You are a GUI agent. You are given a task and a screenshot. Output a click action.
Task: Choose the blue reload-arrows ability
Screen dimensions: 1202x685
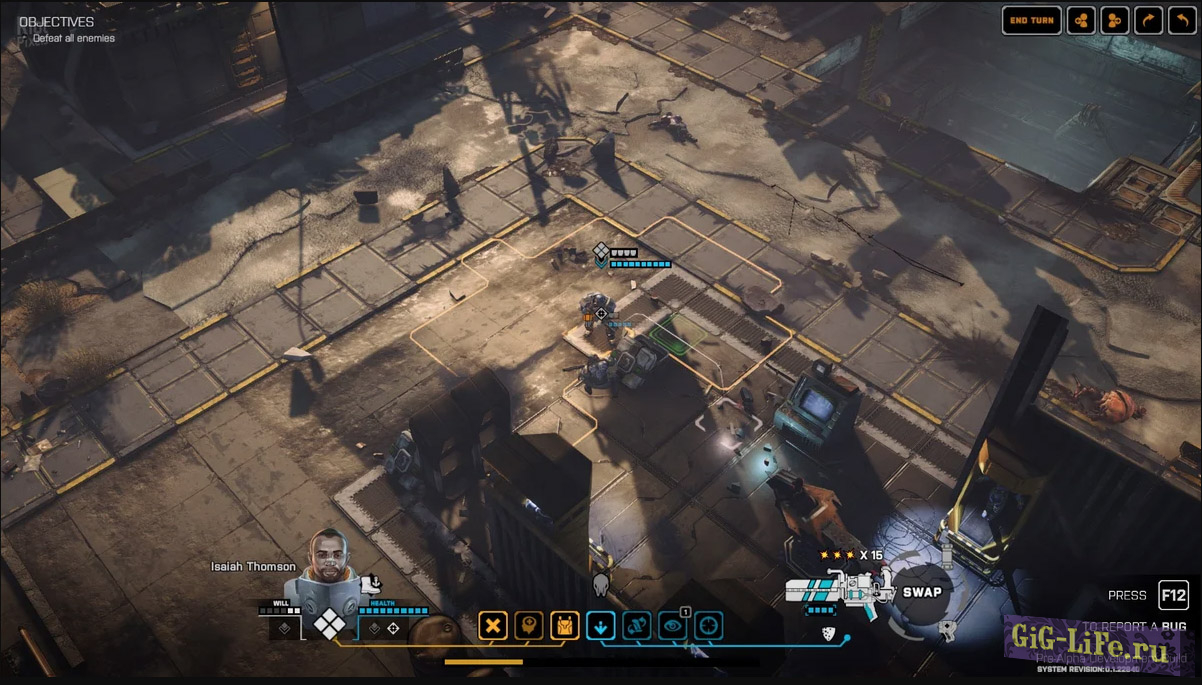(637, 627)
